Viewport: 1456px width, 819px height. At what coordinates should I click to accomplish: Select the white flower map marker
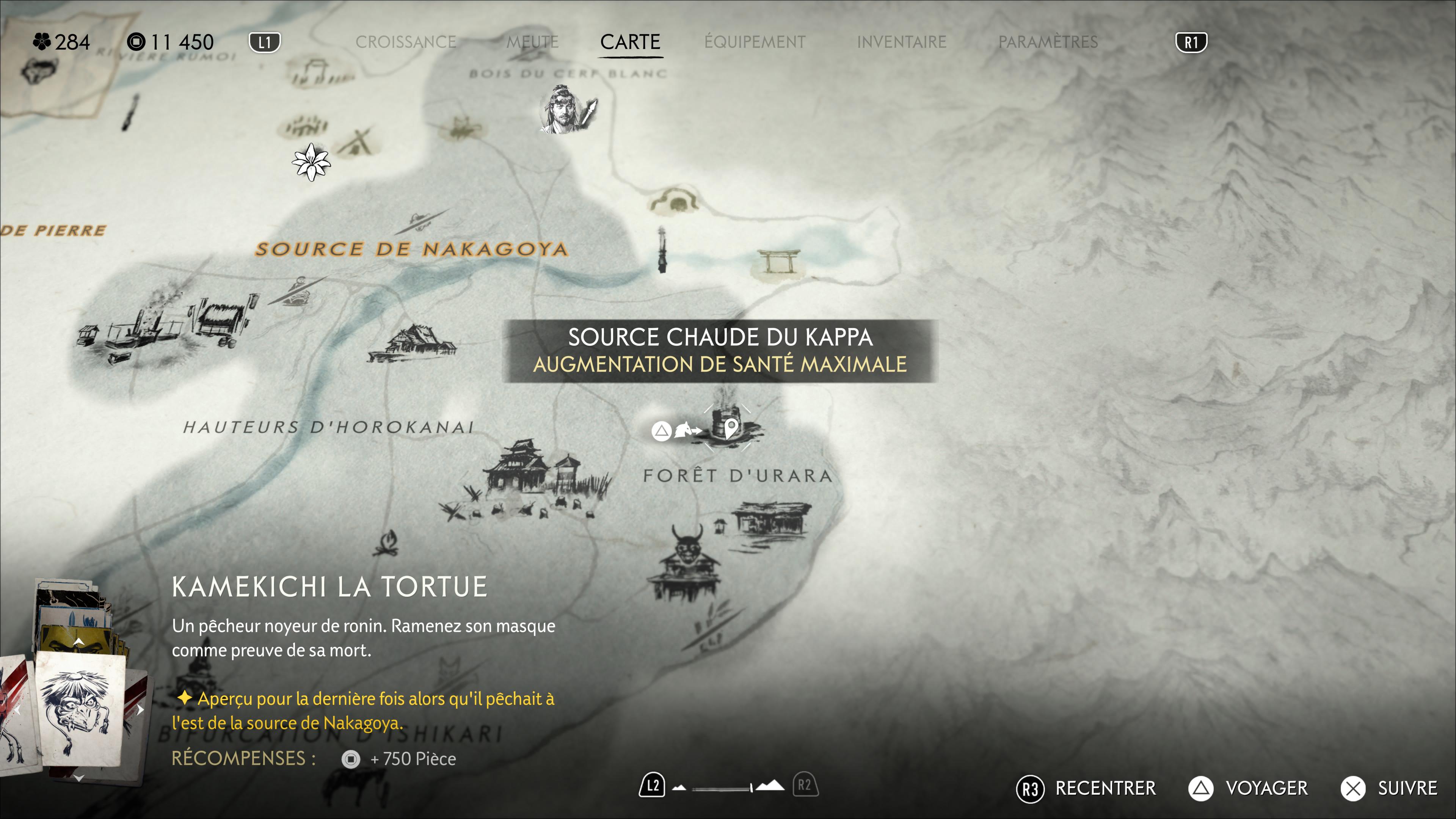point(311,162)
